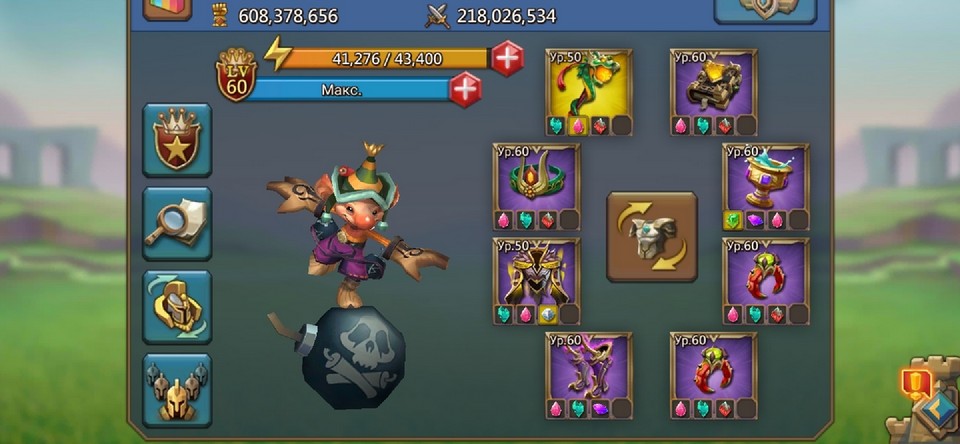
Task: Open the group of helmets button
Action: tap(177, 390)
